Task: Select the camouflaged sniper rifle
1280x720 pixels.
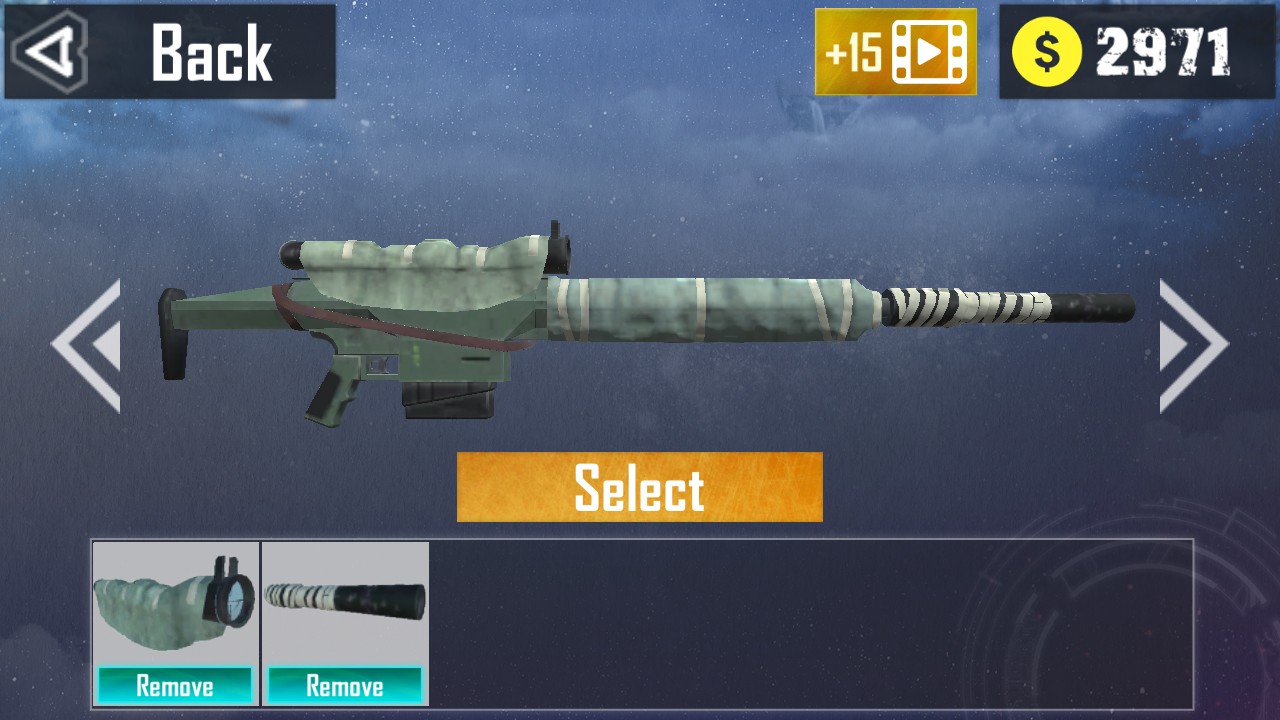Action: (639, 489)
